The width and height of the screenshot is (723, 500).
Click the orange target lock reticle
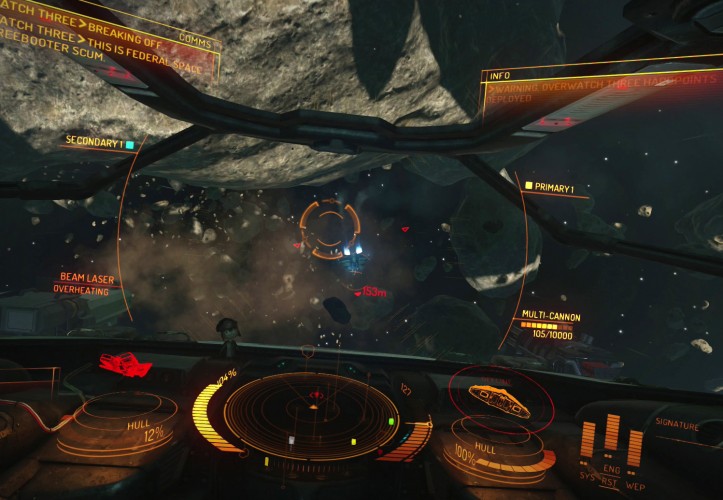pyautogui.click(x=328, y=228)
